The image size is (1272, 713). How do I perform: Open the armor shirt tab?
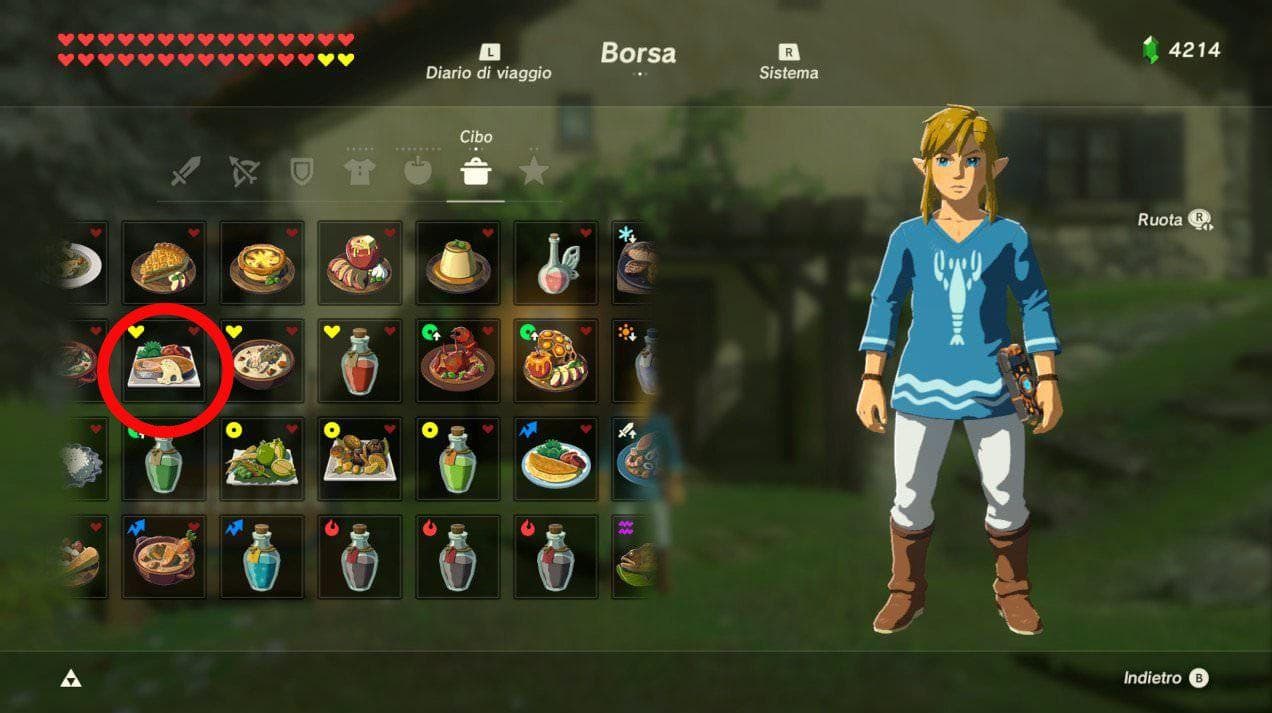(x=359, y=172)
